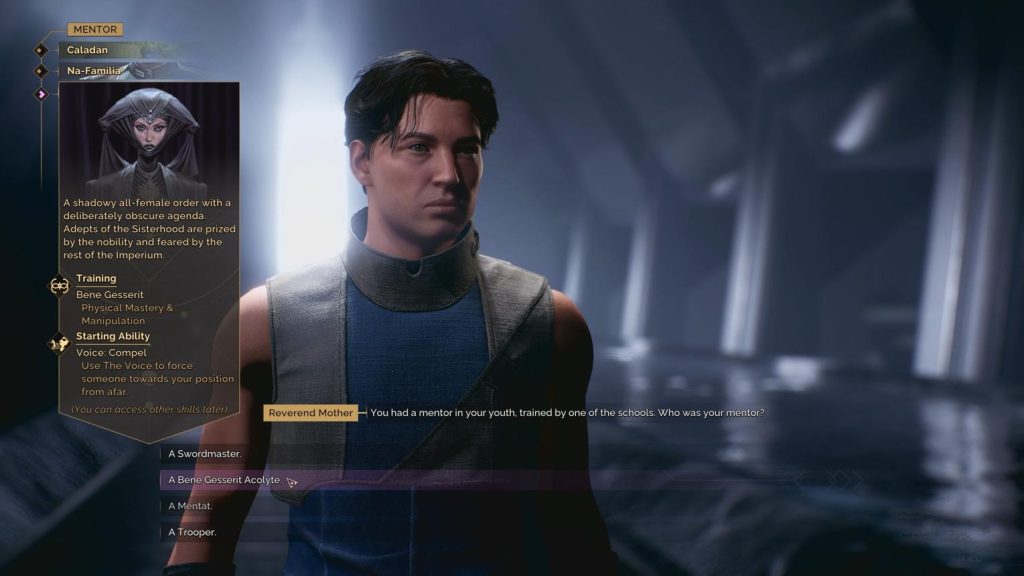Answer with 'A Trooper.' option
The height and width of the screenshot is (576, 1024).
click(x=190, y=532)
